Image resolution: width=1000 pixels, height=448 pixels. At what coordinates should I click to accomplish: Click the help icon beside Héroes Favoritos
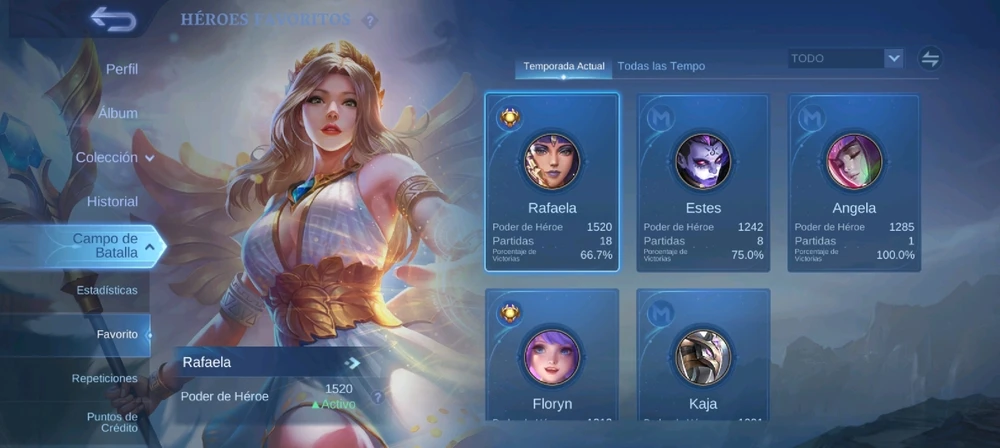point(370,21)
